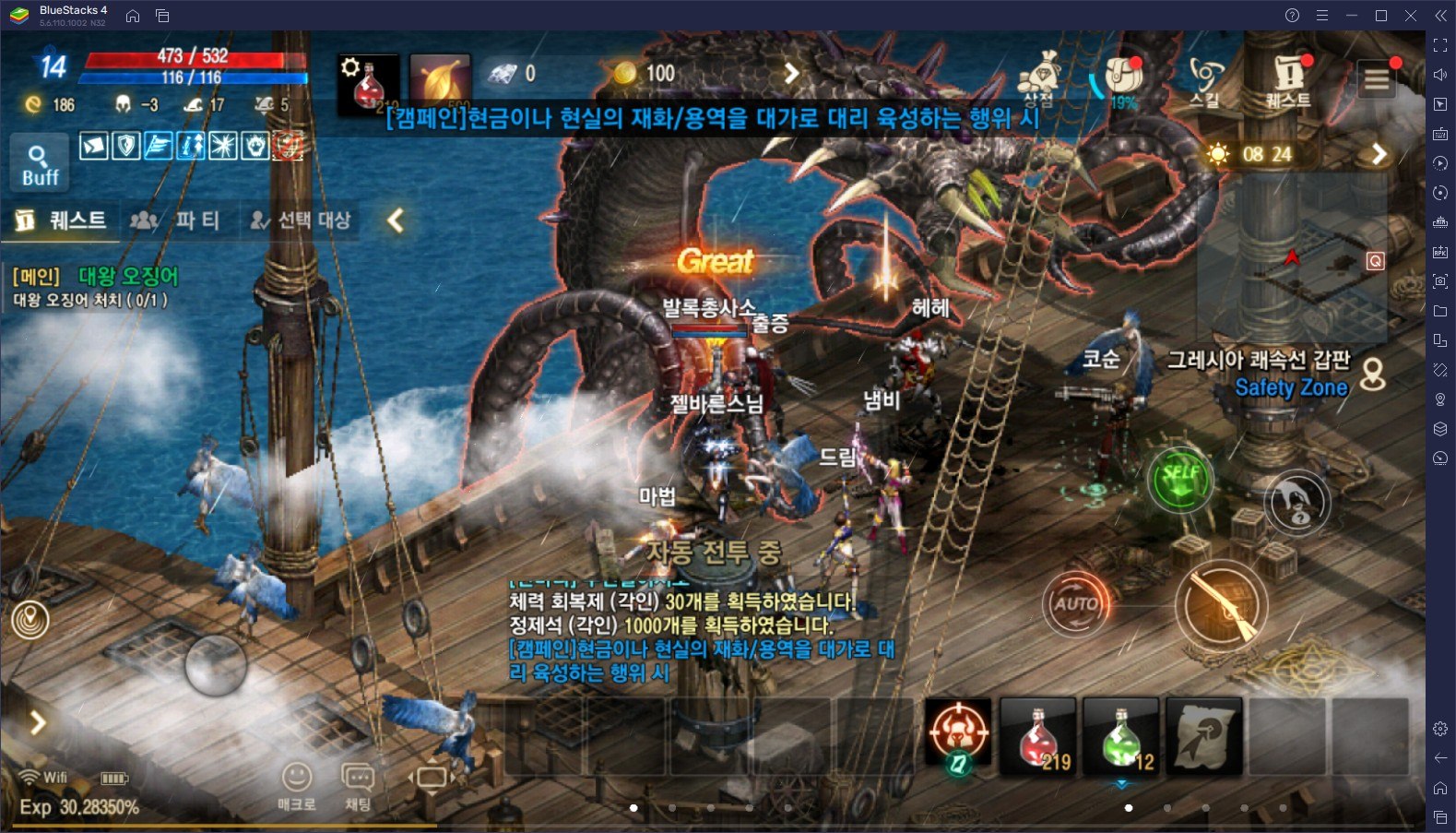The height and width of the screenshot is (833, 1456).
Task: Activate the green SELF target button
Action: pyautogui.click(x=1180, y=478)
